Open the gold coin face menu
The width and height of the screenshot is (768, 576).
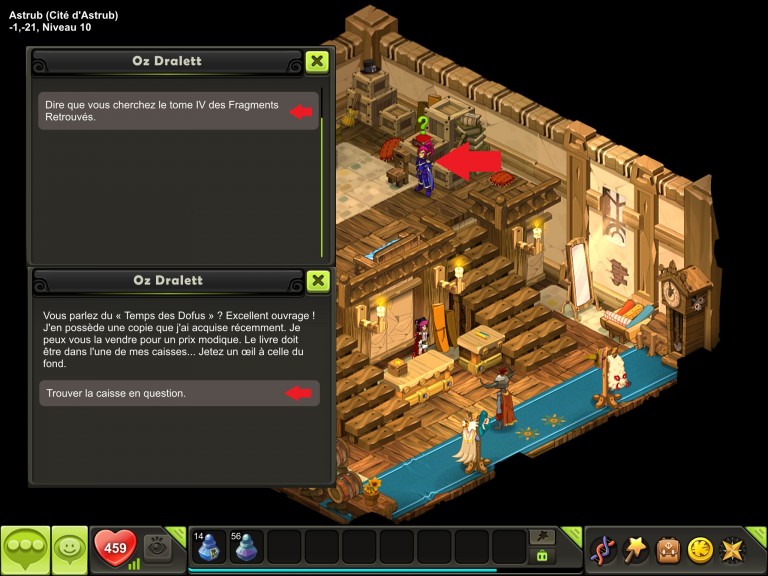pyautogui.click(x=700, y=549)
